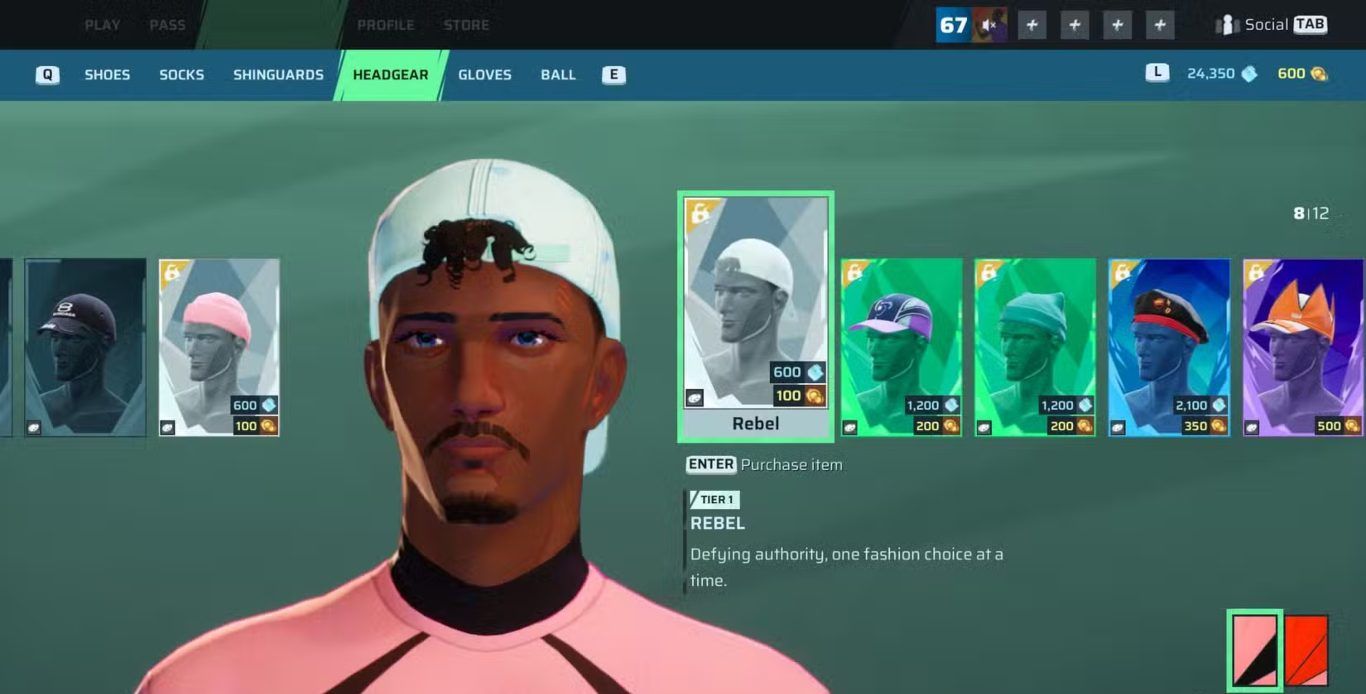Select the teal beanie headgear card
1366x694 pixels.
tap(1035, 347)
